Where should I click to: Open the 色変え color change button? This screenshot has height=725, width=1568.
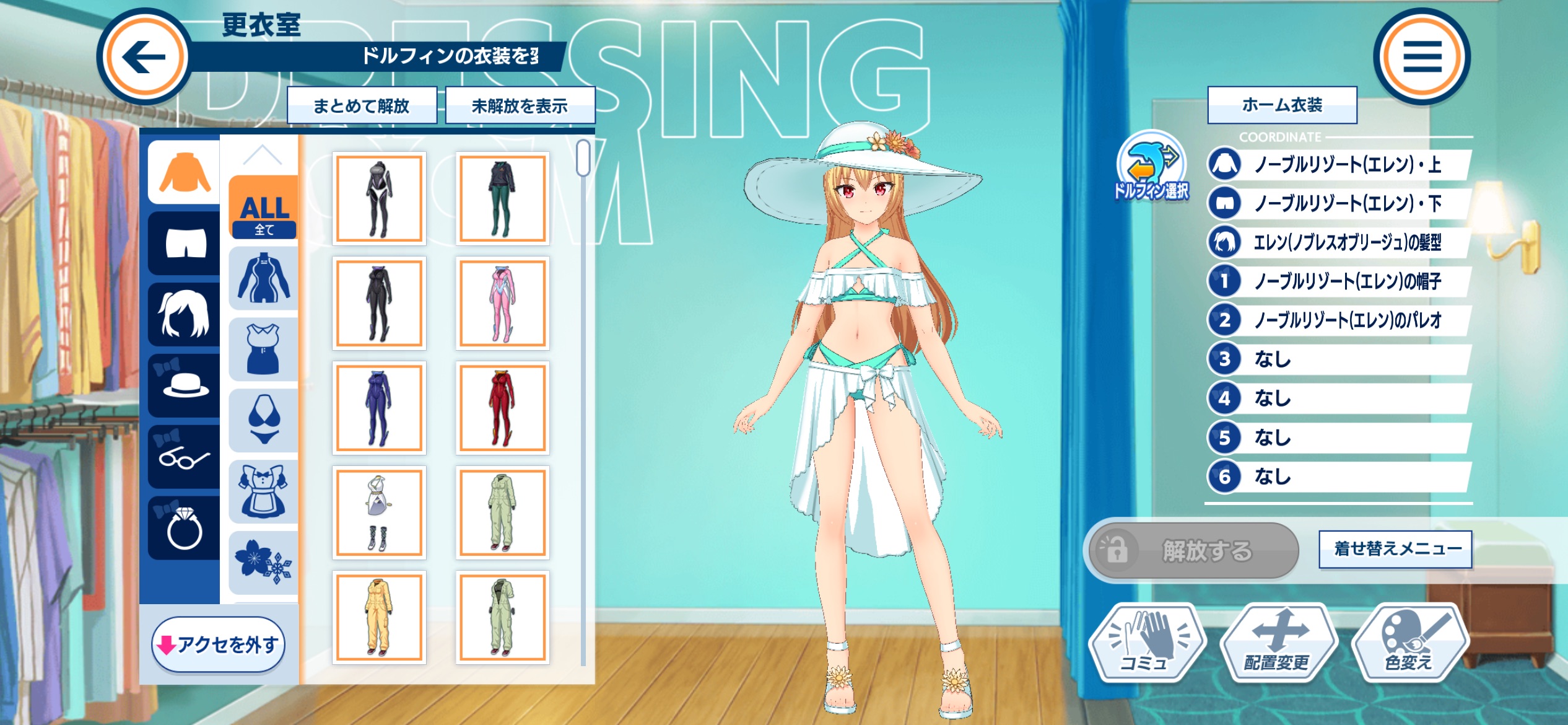(x=1409, y=643)
